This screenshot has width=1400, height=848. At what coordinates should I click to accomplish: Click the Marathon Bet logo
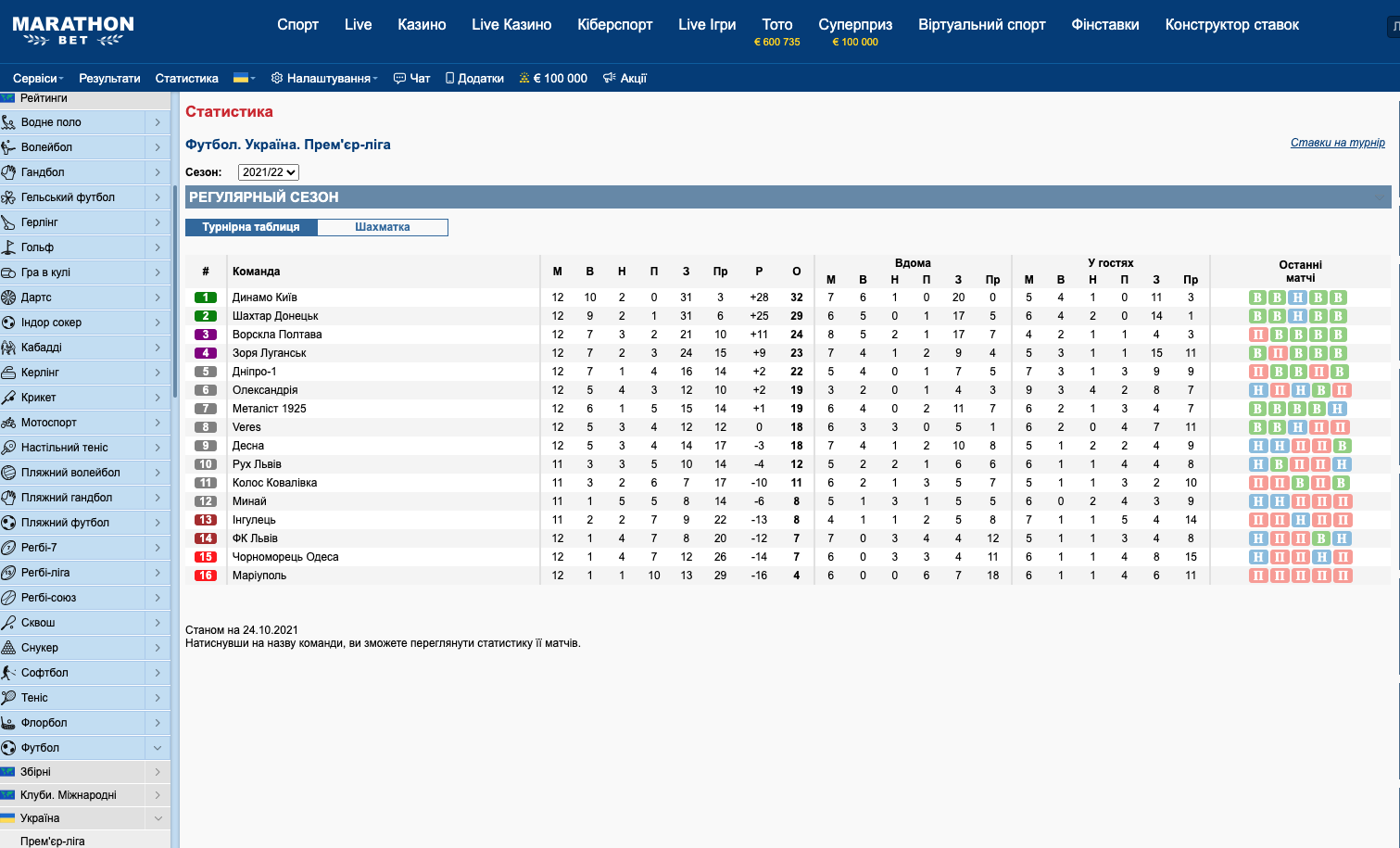(73, 31)
